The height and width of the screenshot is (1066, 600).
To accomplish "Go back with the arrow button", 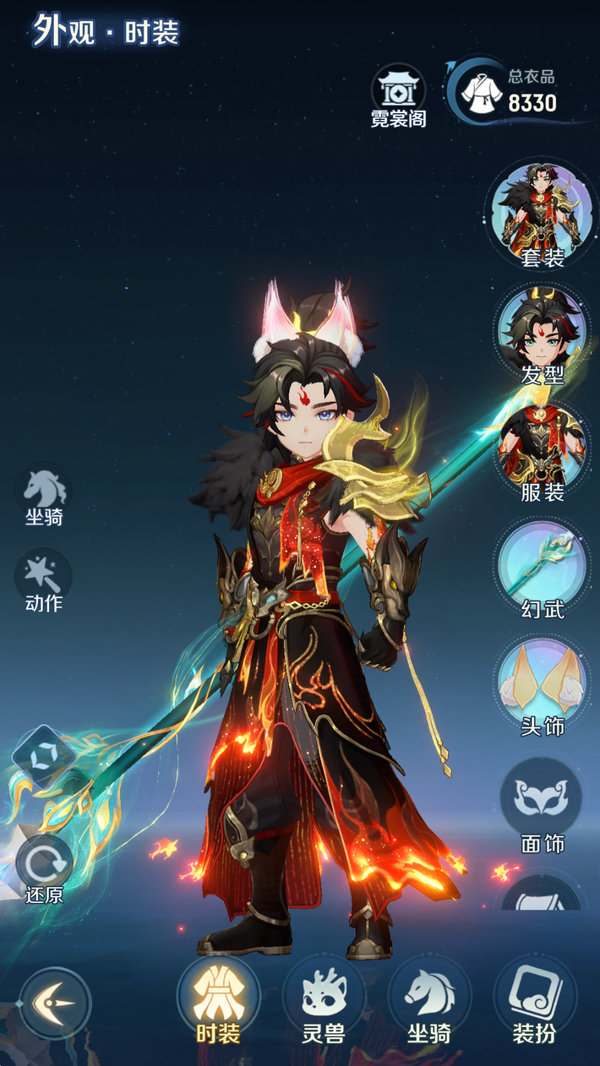I will (54, 1003).
